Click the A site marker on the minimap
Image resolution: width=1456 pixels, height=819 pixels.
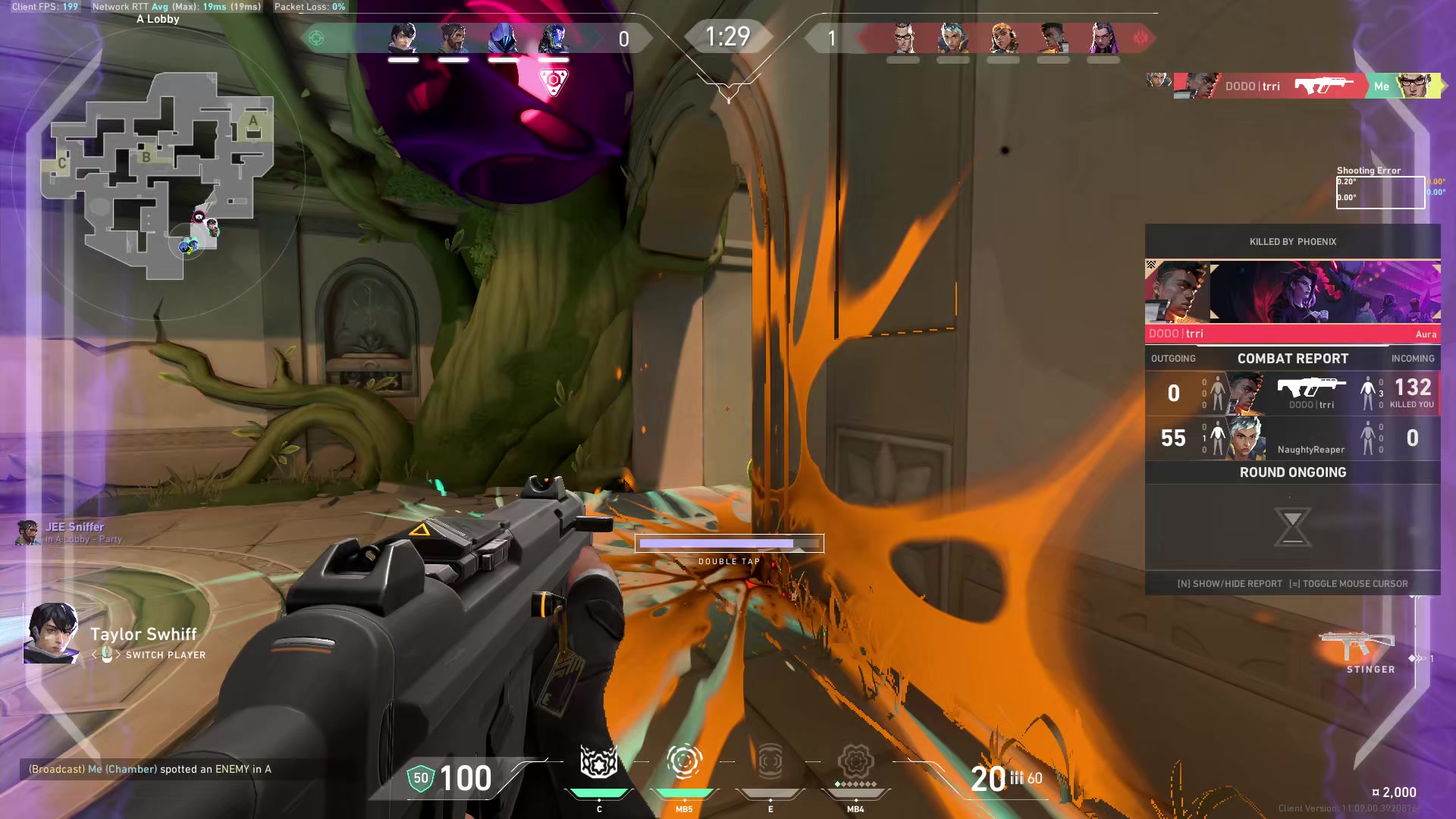pos(253,122)
